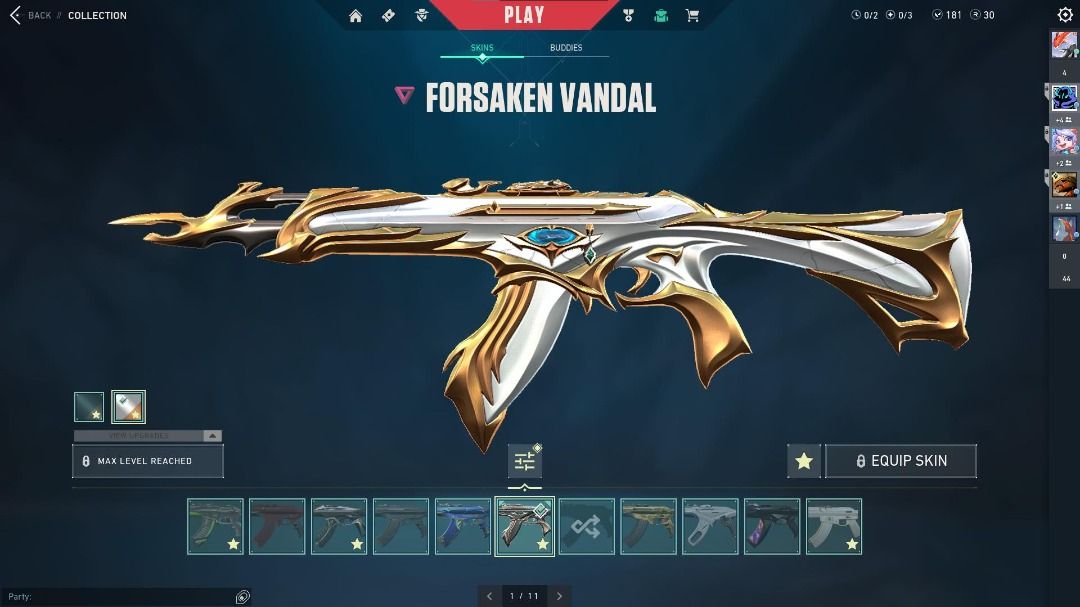Choose the white and gold variant swatch
Image resolution: width=1080 pixels, height=607 pixels.
(x=129, y=407)
